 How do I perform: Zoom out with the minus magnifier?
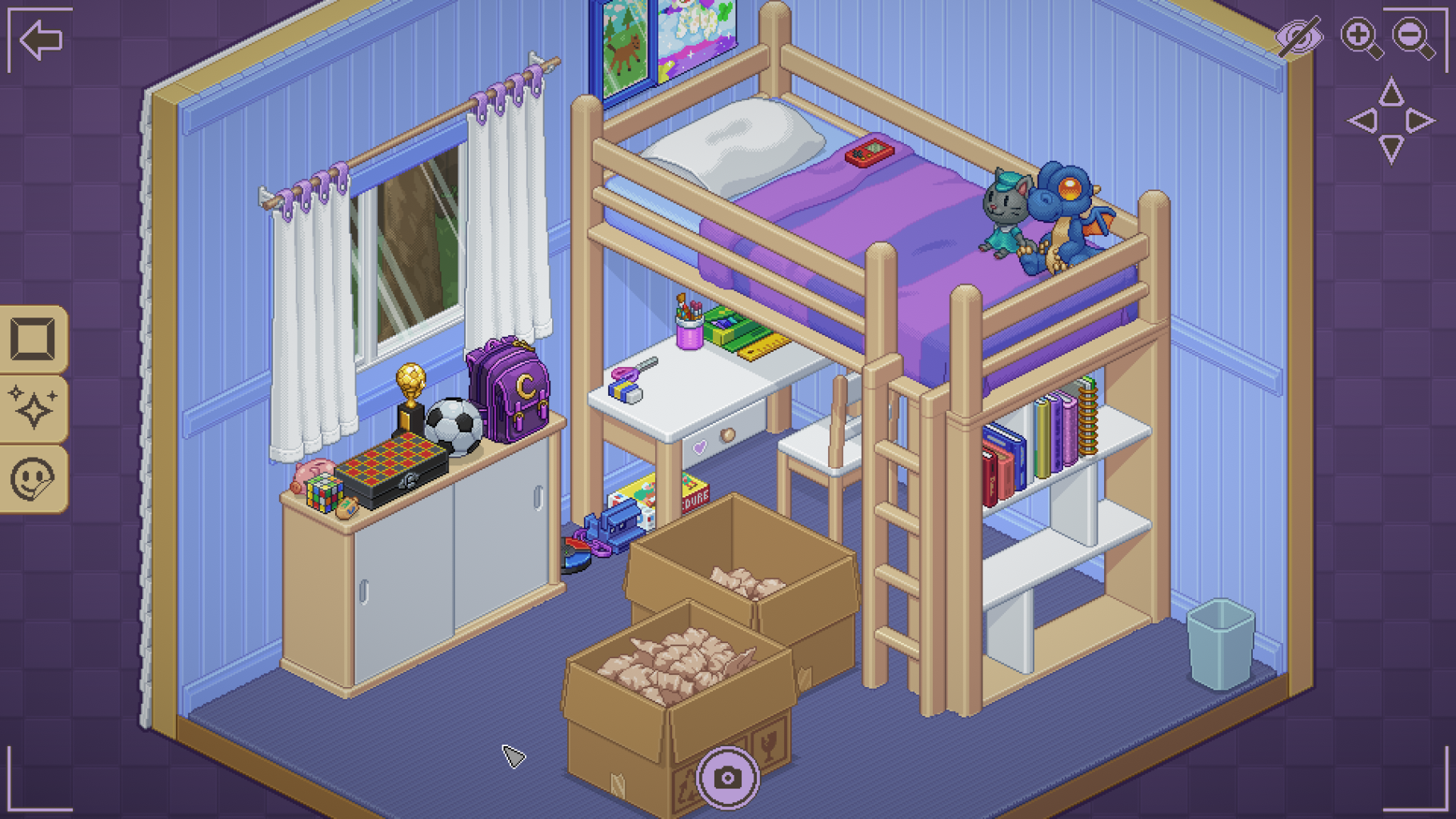click(1413, 38)
